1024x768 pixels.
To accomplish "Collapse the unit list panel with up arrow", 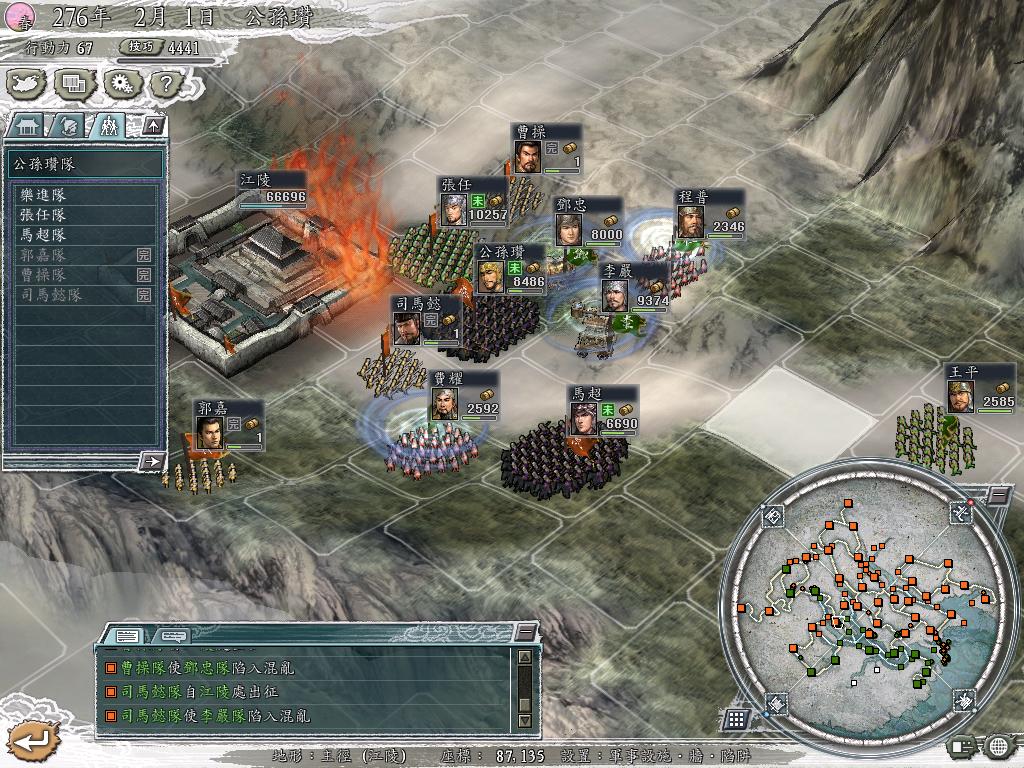I will coord(153,125).
